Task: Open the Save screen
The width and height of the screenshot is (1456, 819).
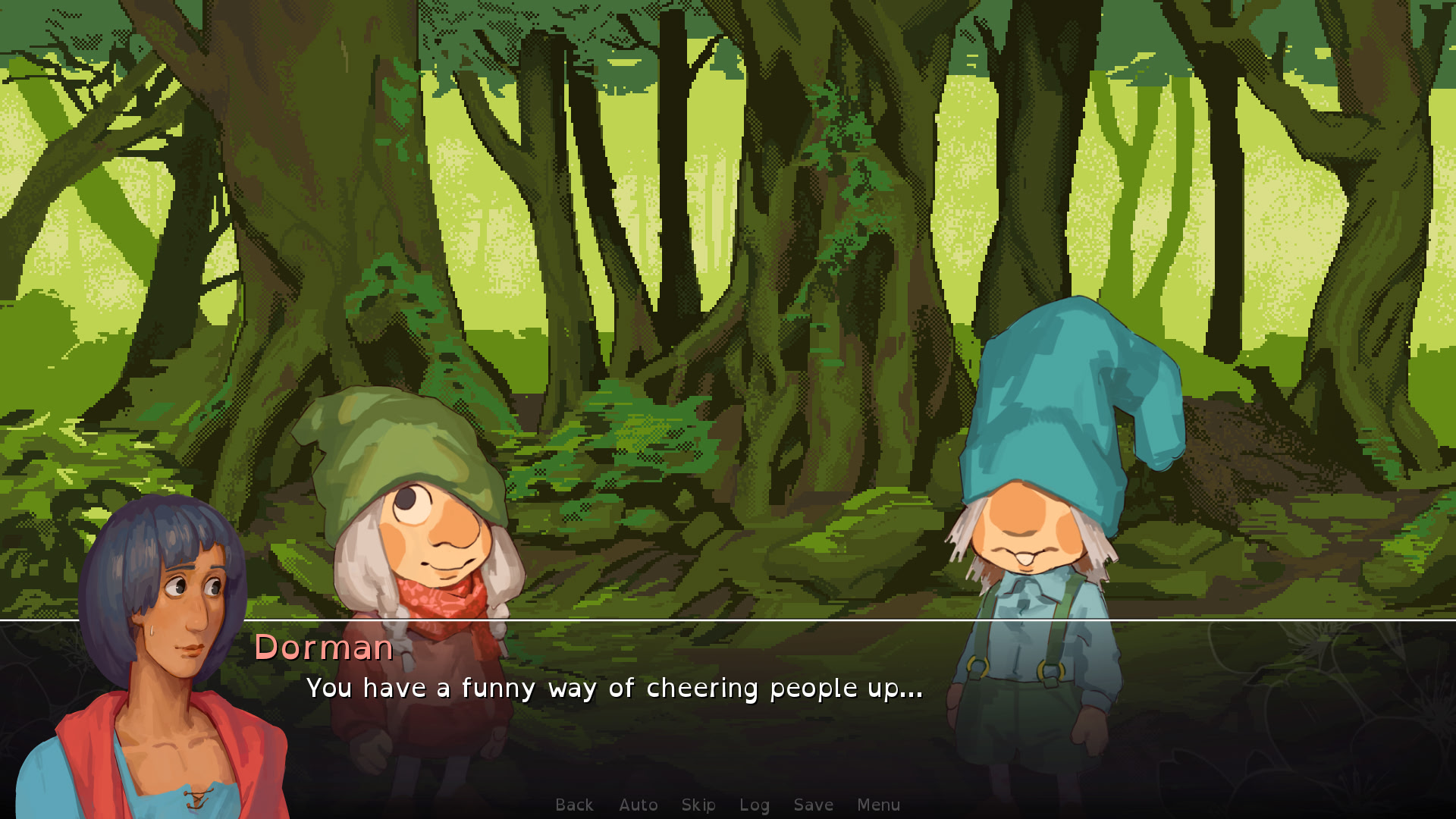Action: [813, 805]
